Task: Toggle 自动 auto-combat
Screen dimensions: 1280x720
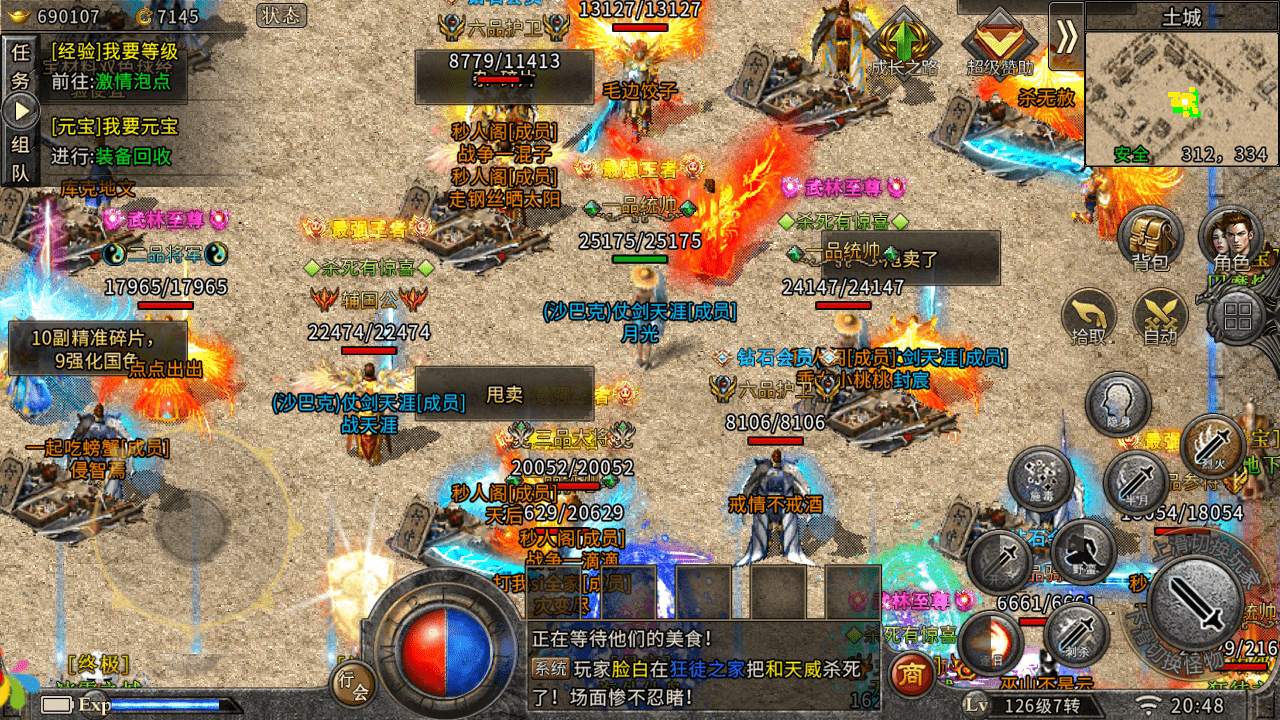Action: [1160, 318]
